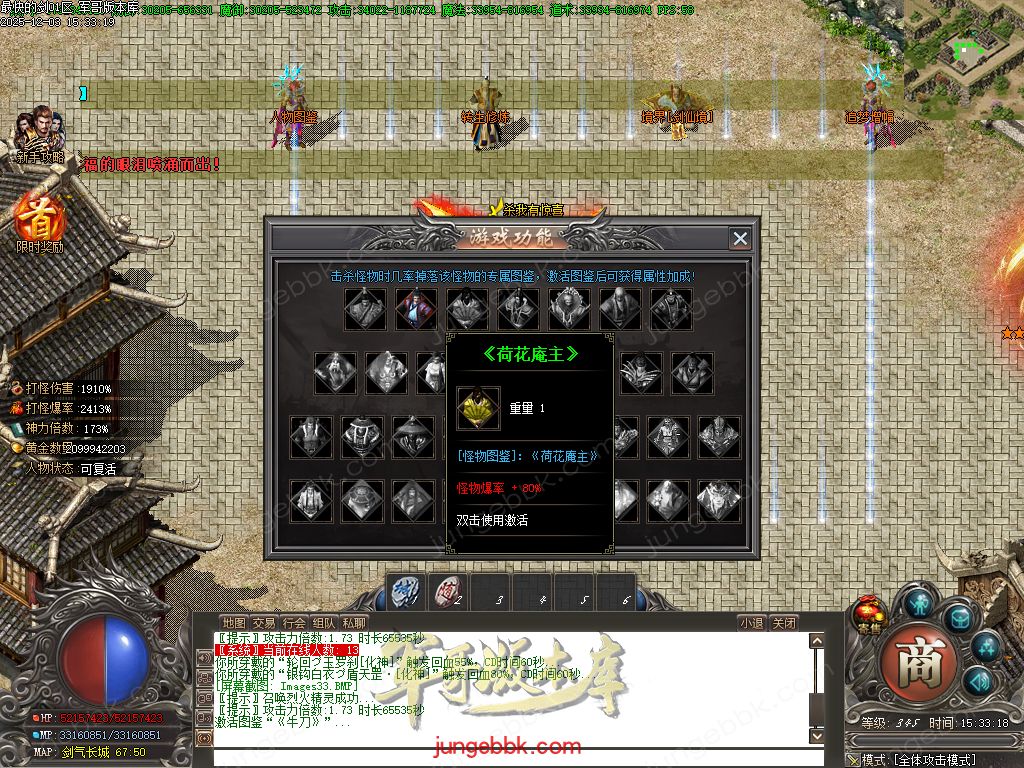Screen dimensions: 1024x768
Task: Select the 组队 team tab
Action: [x=324, y=622]
